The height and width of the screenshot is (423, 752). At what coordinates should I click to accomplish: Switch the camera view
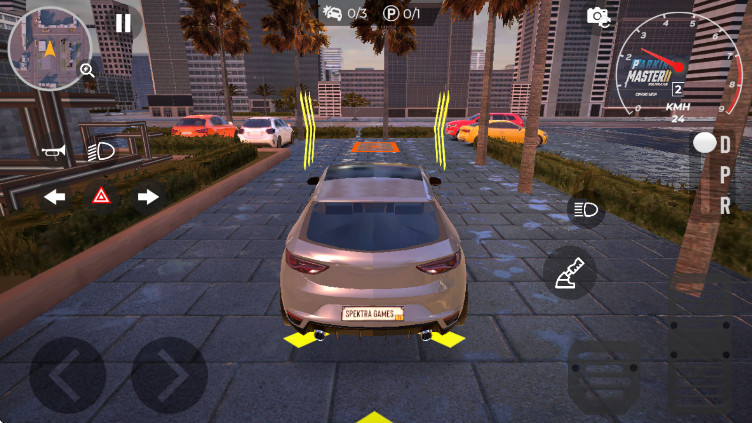(x=598, y=16)
